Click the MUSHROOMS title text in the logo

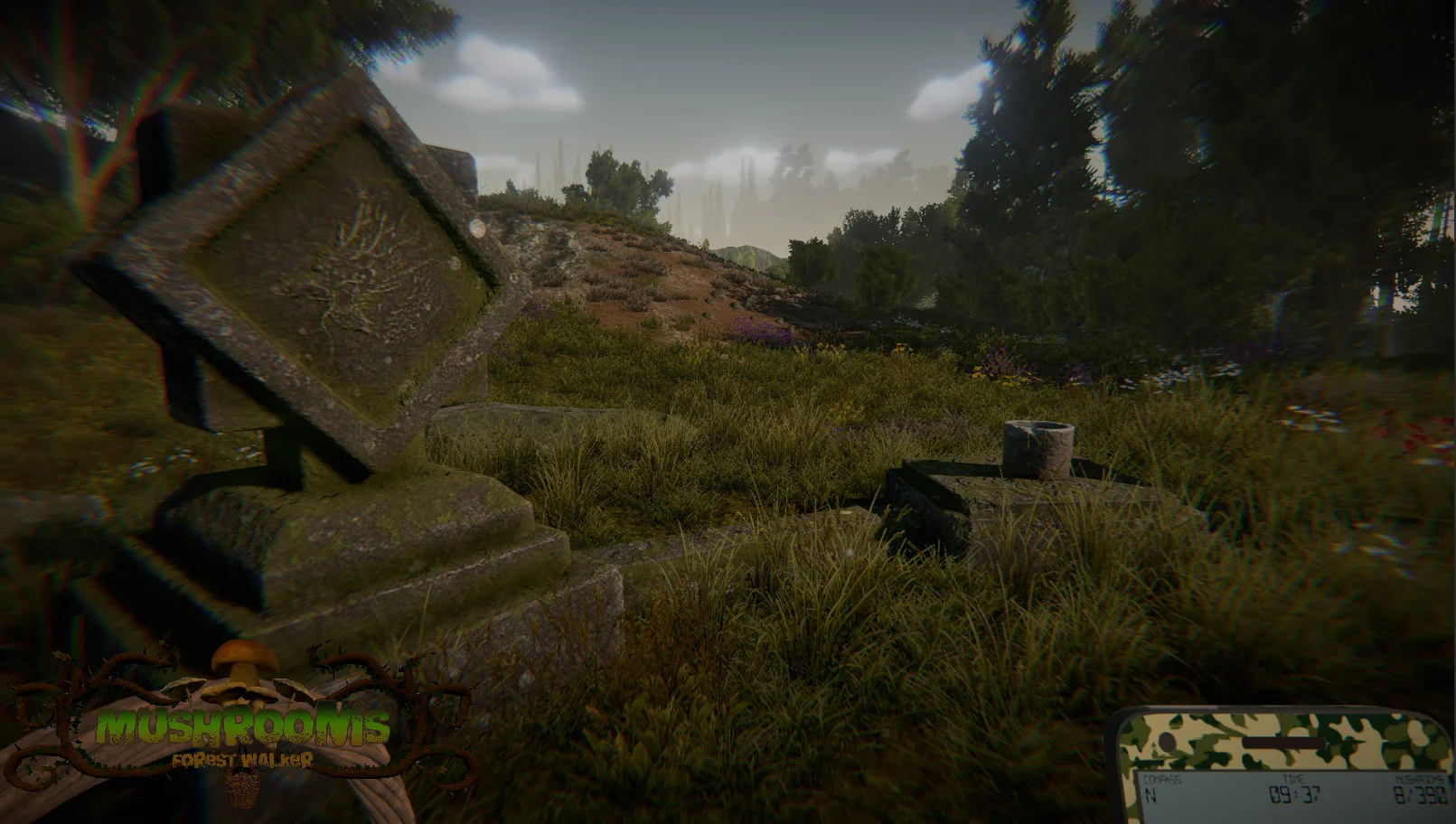coord(244,725)
